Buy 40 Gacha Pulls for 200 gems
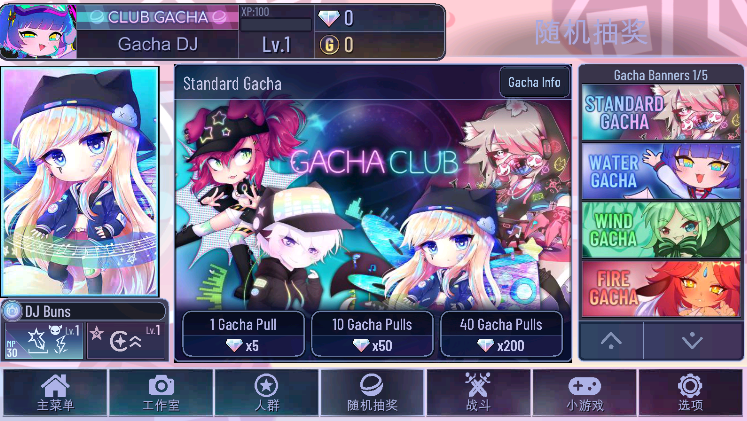The image size is (747, 421). click(501, 334)
